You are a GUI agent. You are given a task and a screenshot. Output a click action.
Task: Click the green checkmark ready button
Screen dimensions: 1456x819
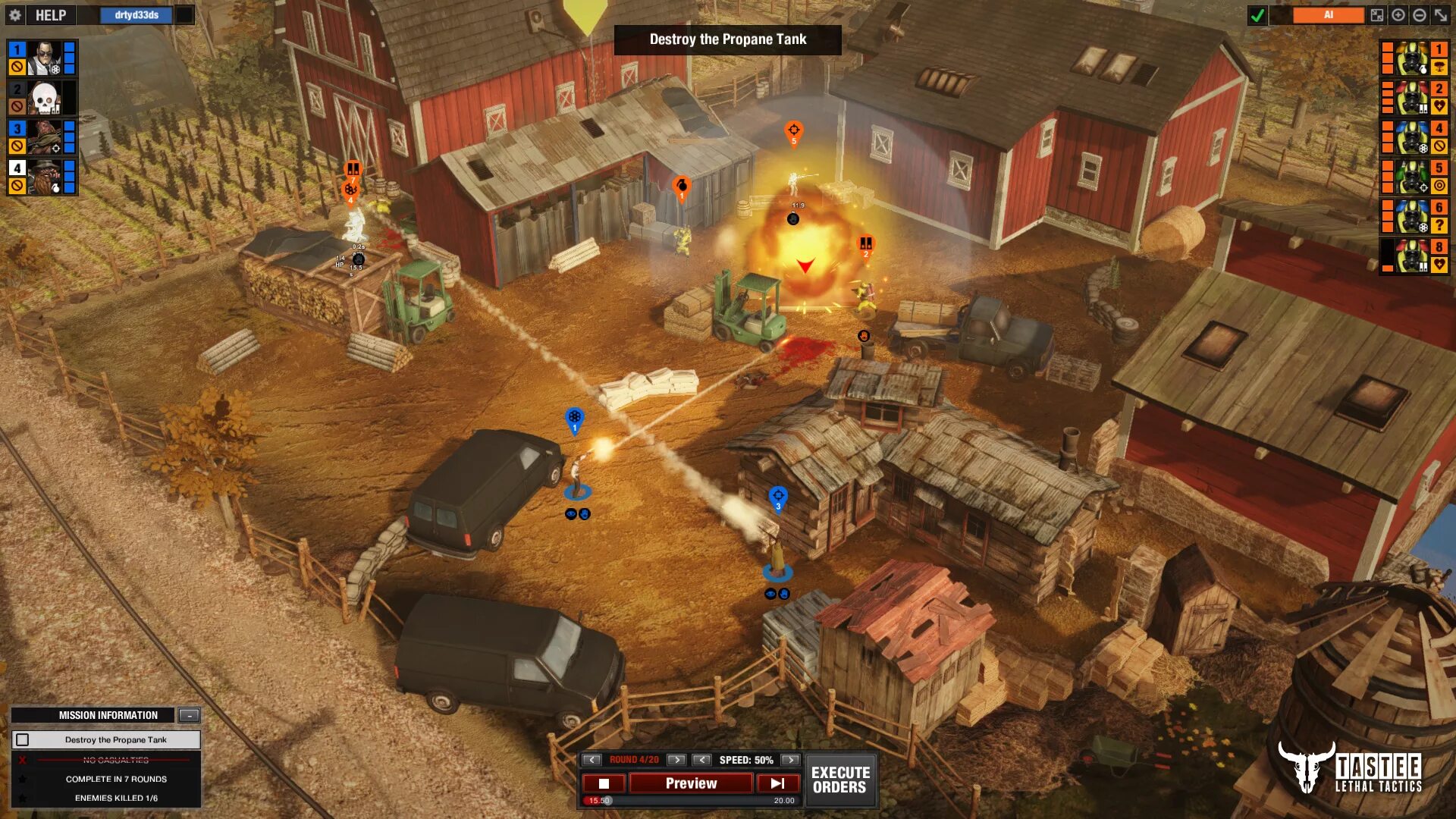click(x=1257, y=15)
